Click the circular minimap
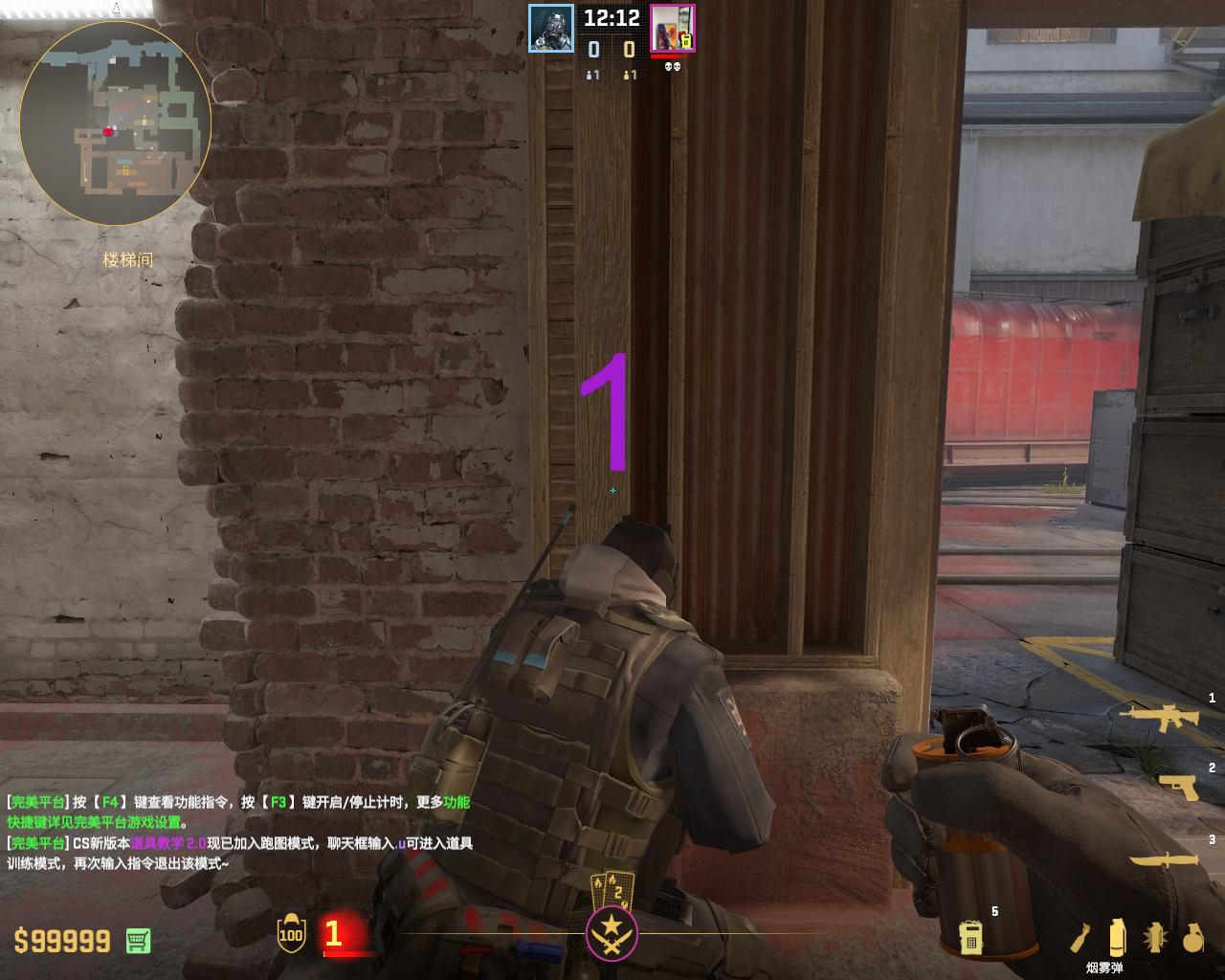This screenshot has width=1225, height=980. (x=115, y=123)
